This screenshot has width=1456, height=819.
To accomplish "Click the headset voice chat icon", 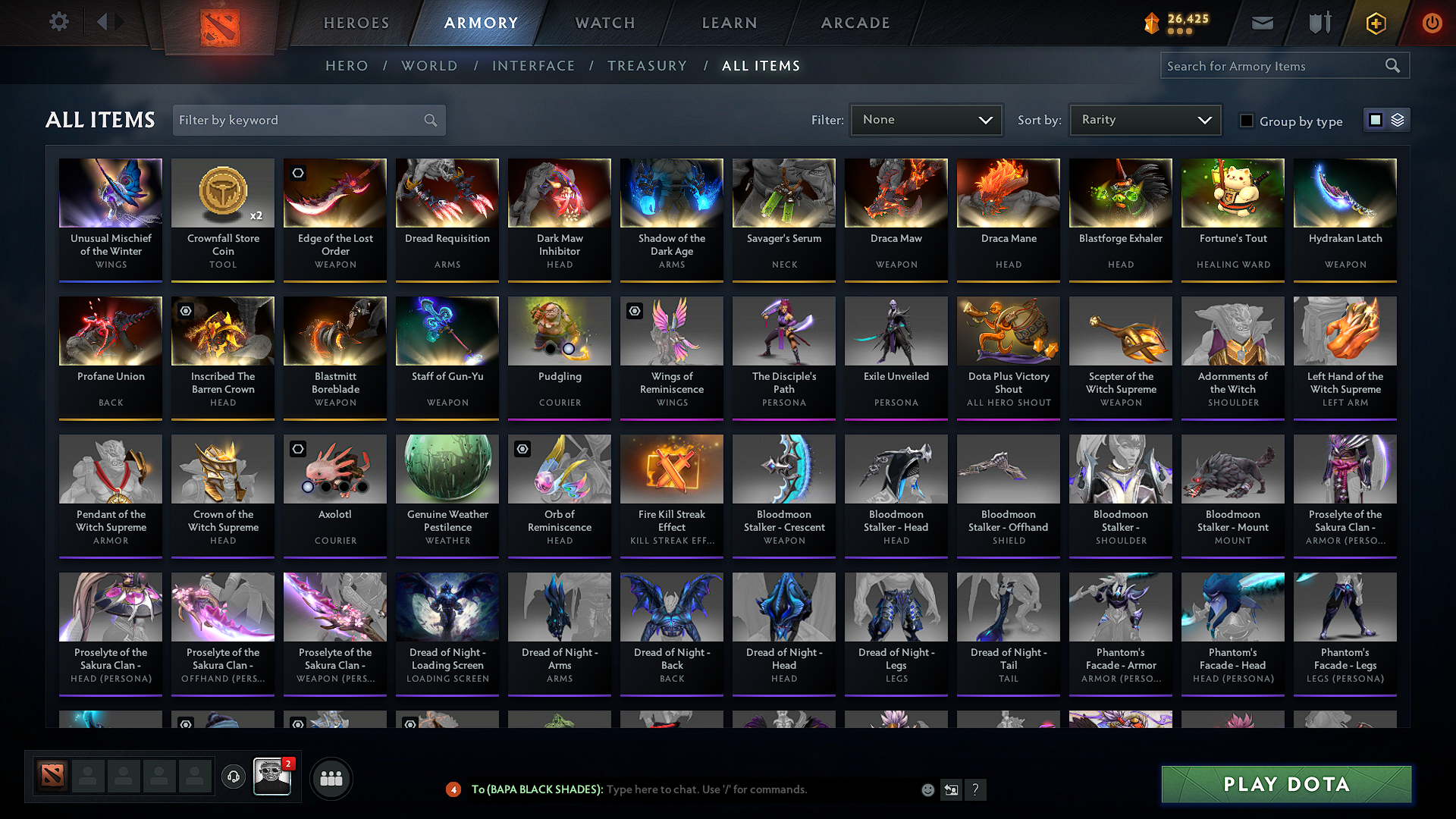I will pos(234,778).
